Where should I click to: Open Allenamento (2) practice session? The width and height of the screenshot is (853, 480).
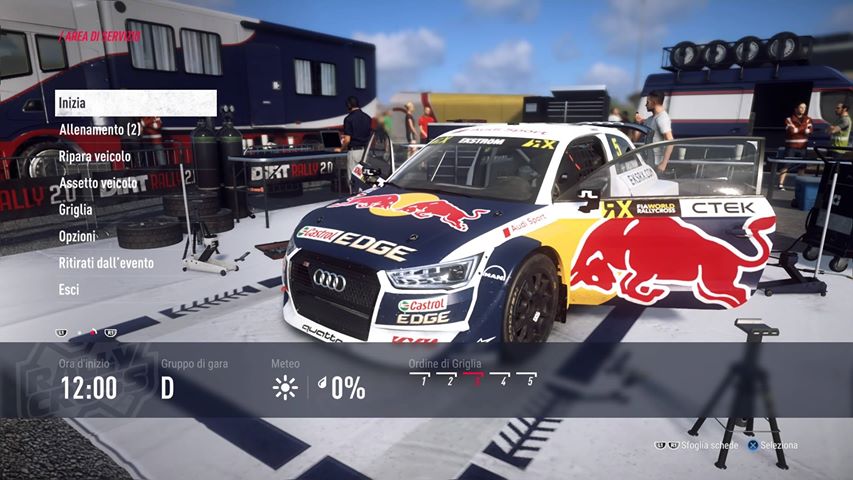(99, 130)
